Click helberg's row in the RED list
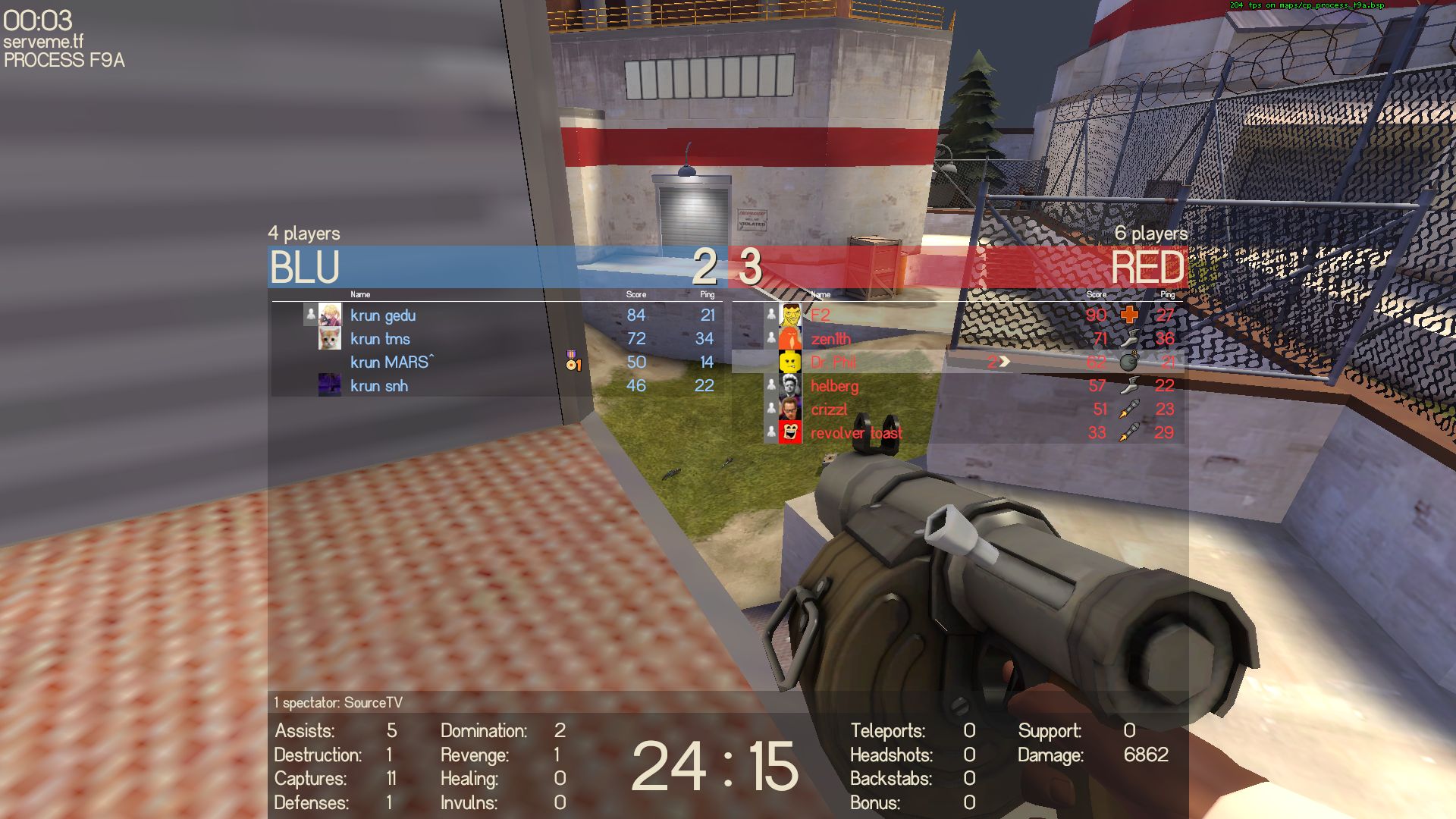Screen dimensions: 1456x819 pos(834,386)
